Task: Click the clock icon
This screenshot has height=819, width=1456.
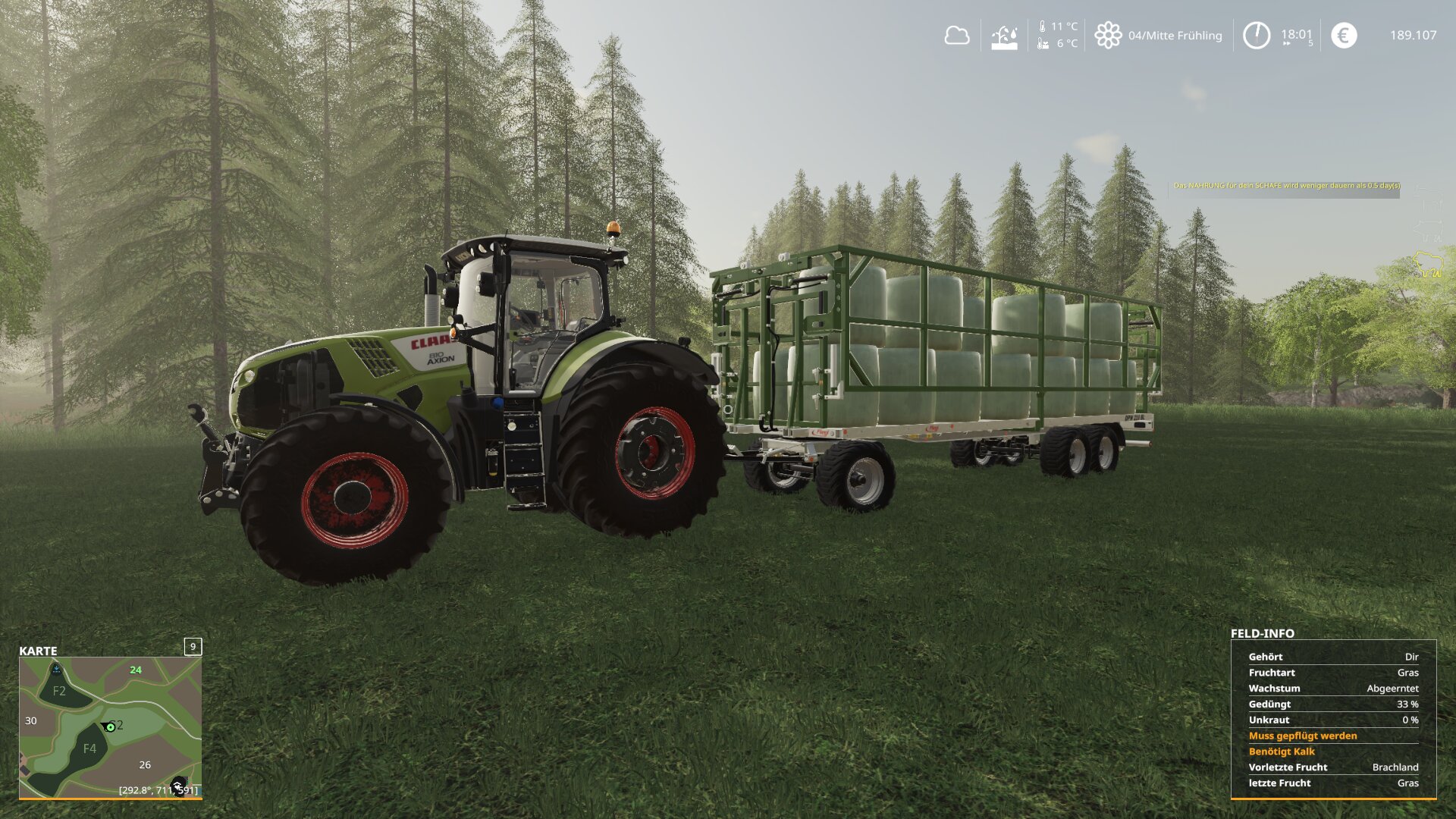Action: tap(1256, 36)
